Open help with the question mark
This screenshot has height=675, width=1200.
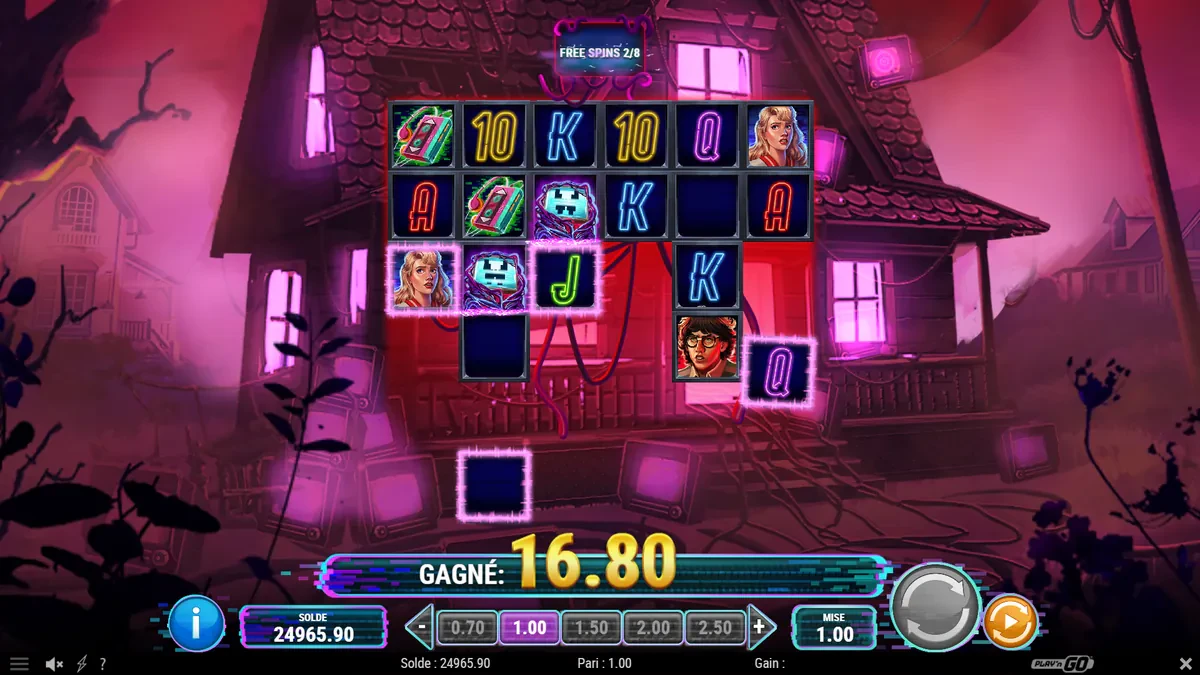(102, 664)
